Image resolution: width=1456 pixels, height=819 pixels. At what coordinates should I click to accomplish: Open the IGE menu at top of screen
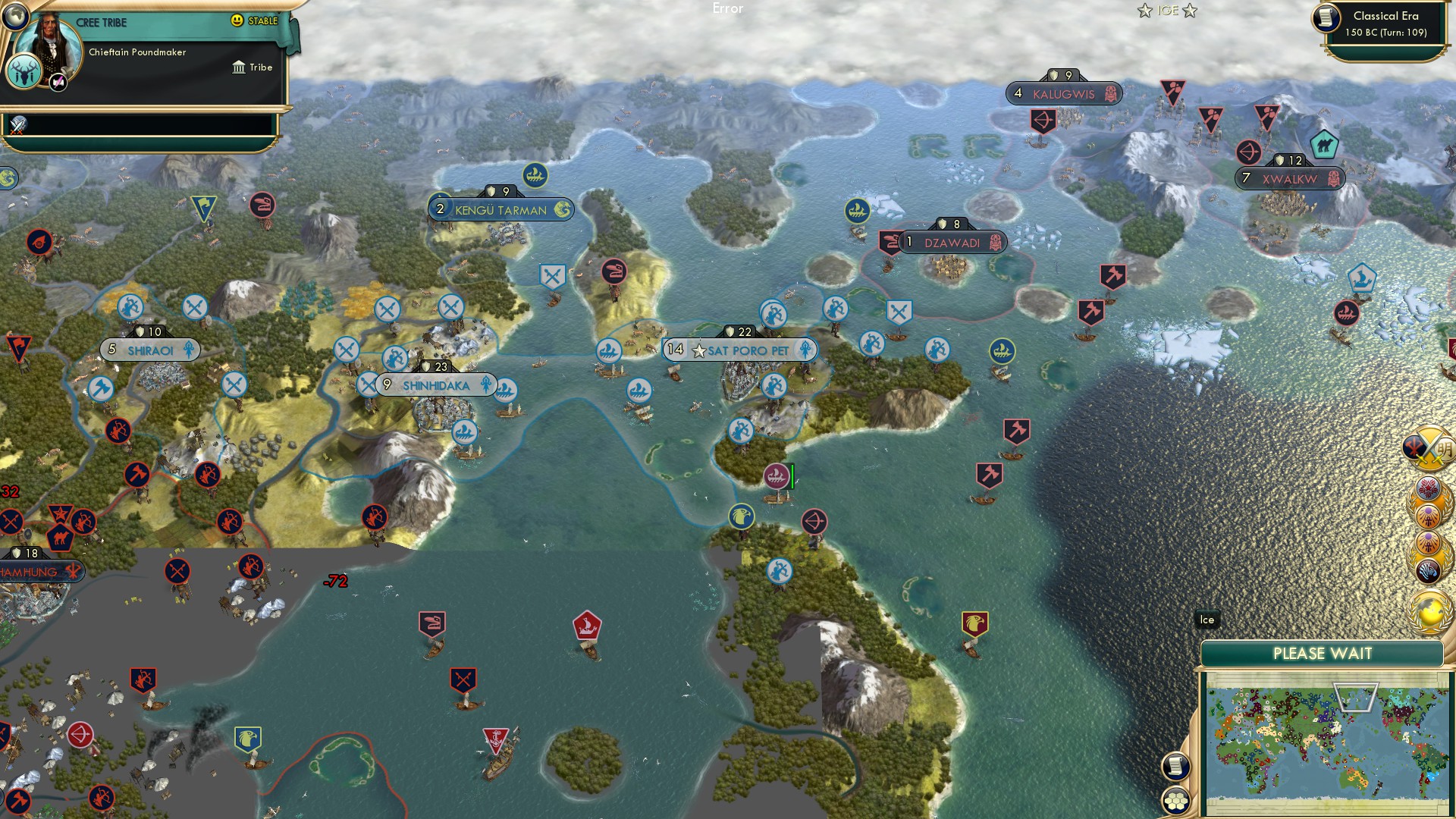pos(1167,10)
